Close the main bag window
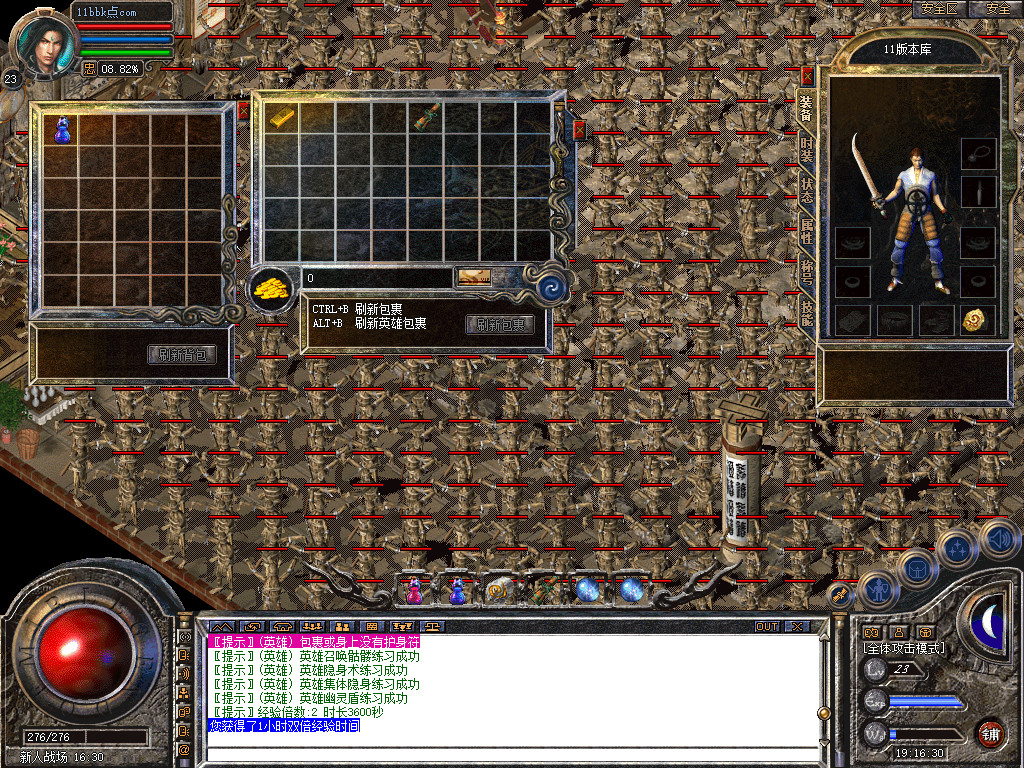The height and width of the screenshot is (768, 1024). tap(579, 130)
